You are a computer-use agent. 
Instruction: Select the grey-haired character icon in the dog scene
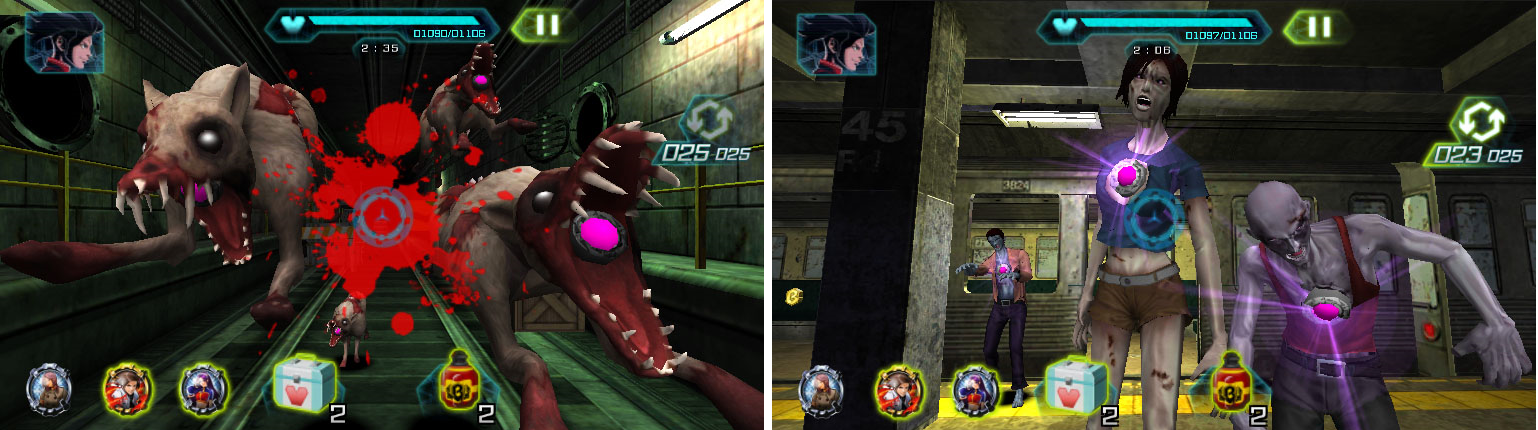pyautogui.click(x=48, y=388)
